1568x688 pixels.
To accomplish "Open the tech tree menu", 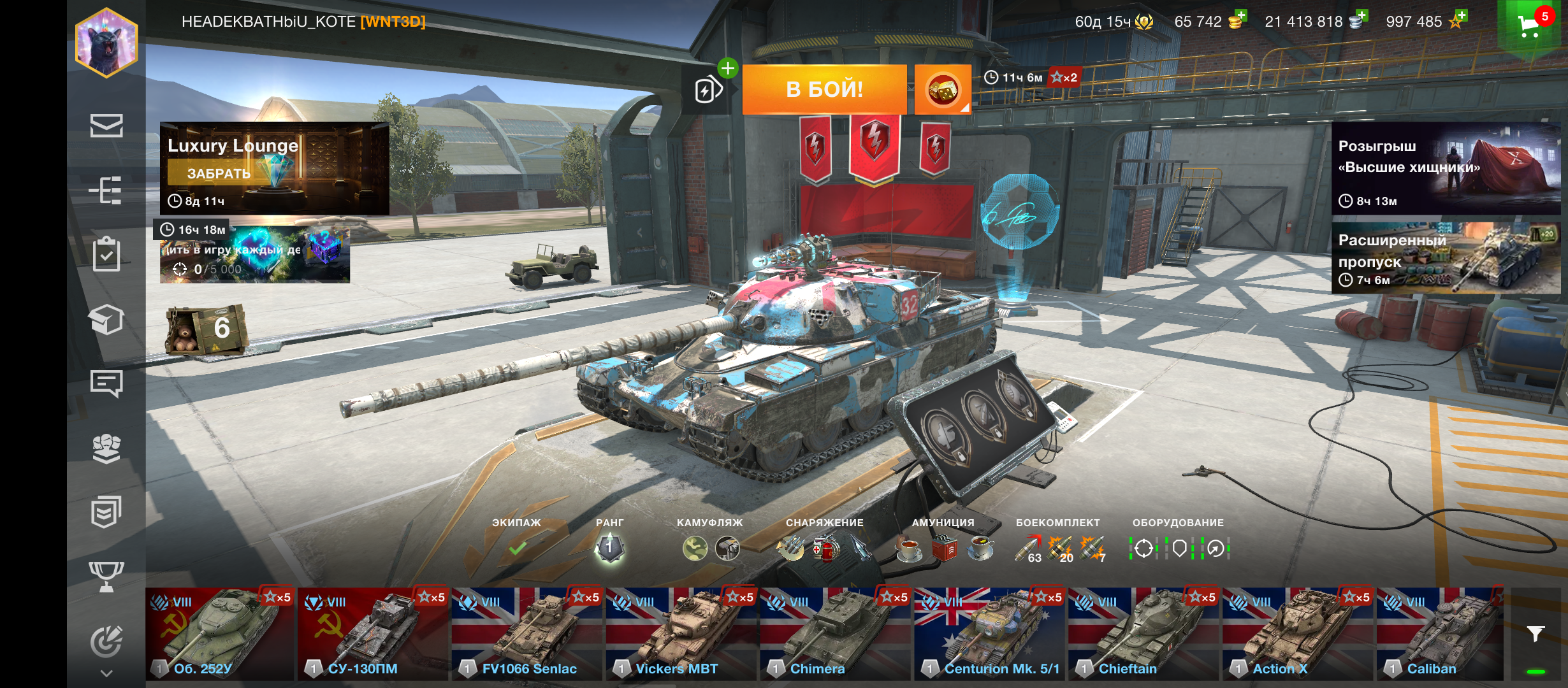I will 106,190.
